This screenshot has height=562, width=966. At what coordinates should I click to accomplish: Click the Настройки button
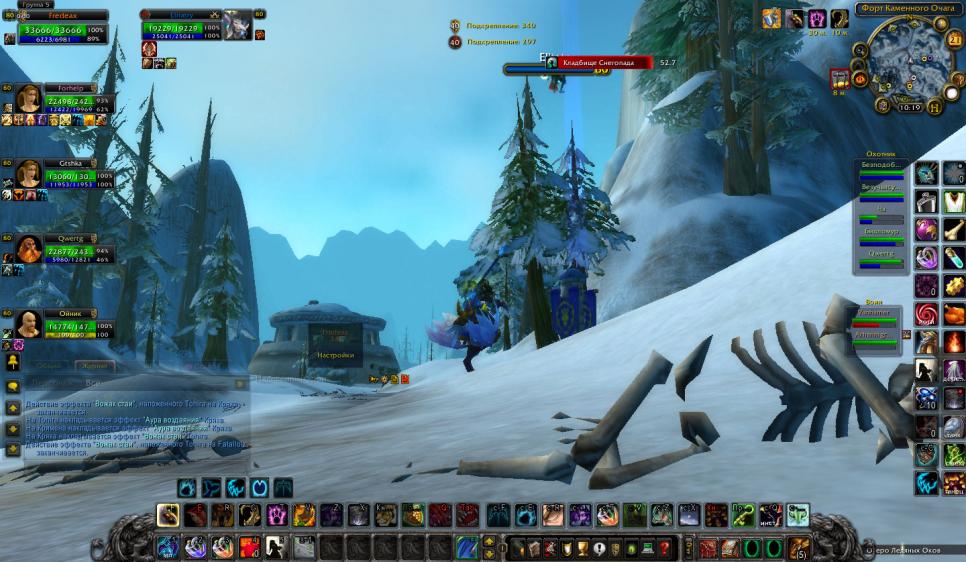pyautogui.click(x=335, y=355)
